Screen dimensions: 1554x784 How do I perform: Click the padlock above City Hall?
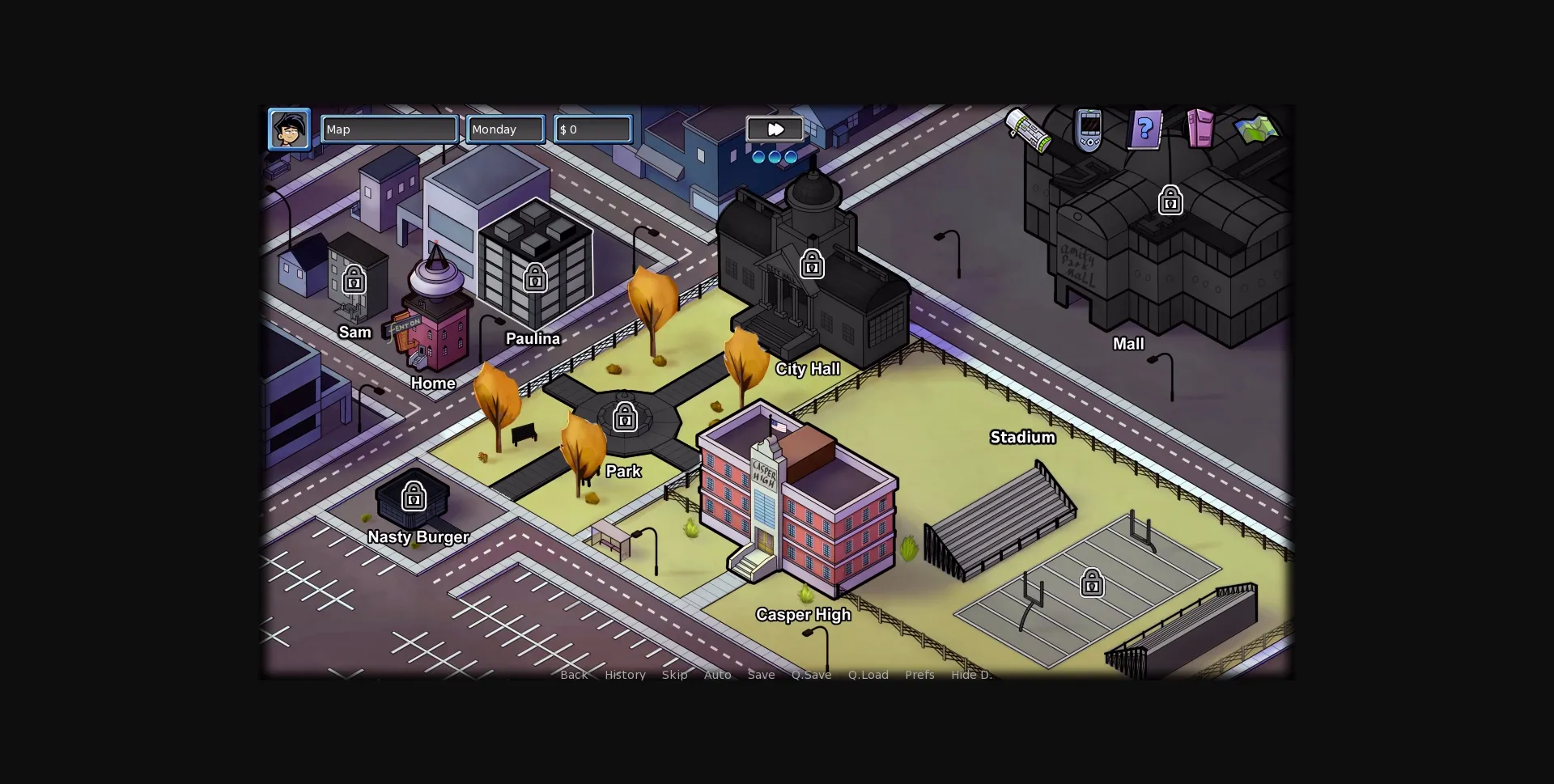click(812, 264)
